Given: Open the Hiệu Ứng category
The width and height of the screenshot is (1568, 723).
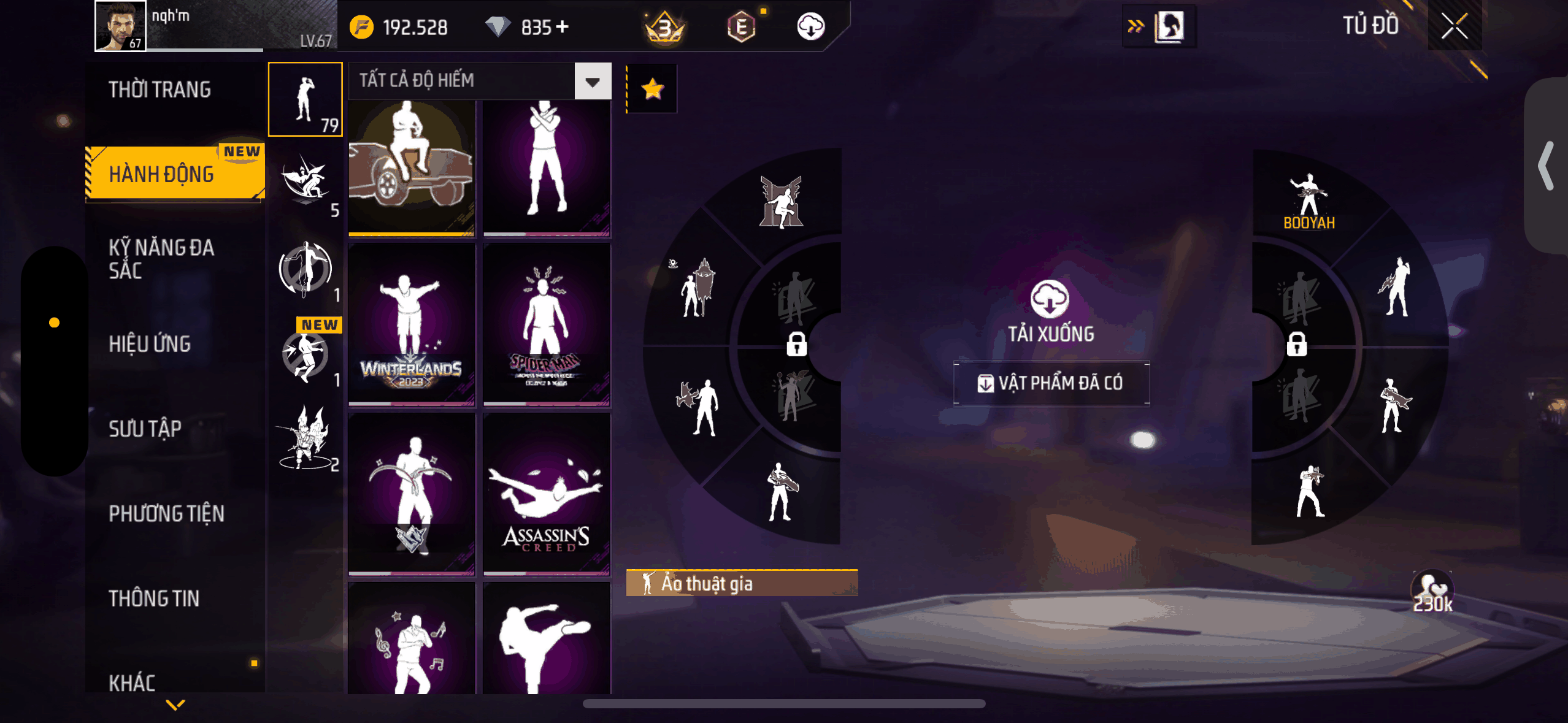Looking at the screenshot, I should click(x=150, y=344).
